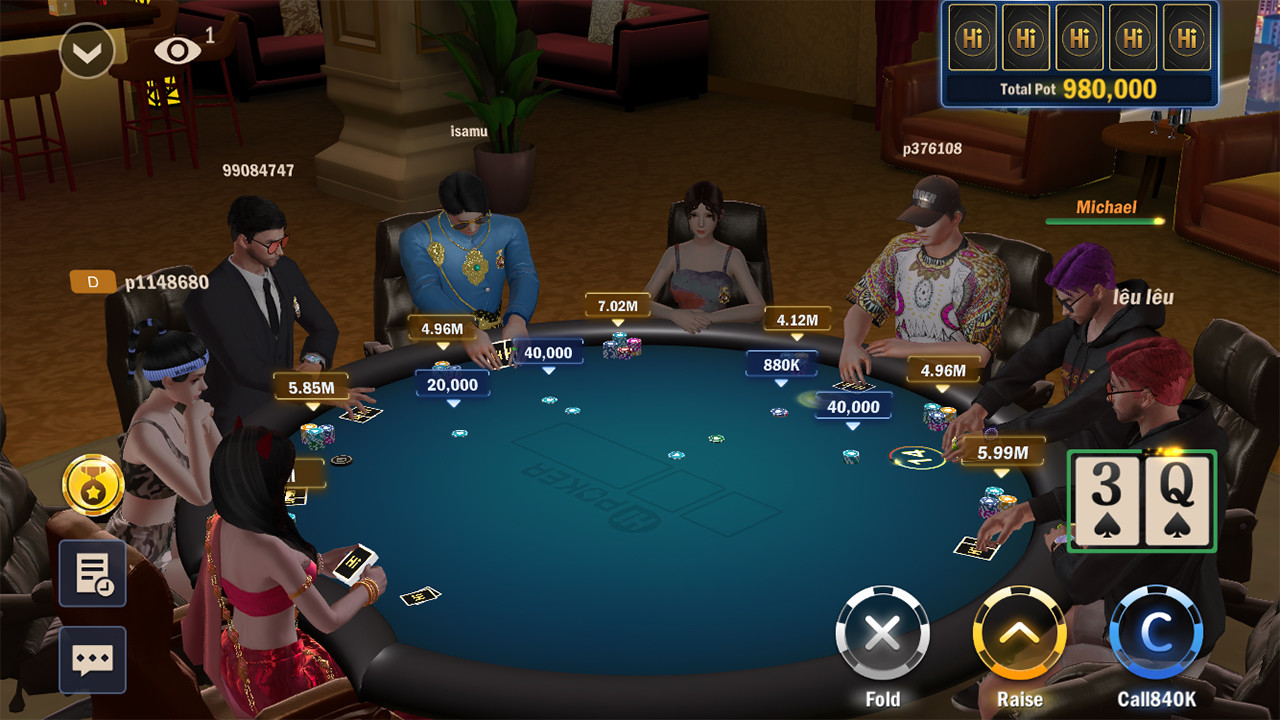Tap the first Hi card back above Total Pot
This screenshot has height=720, width=1280.
(x=973, y=38)
